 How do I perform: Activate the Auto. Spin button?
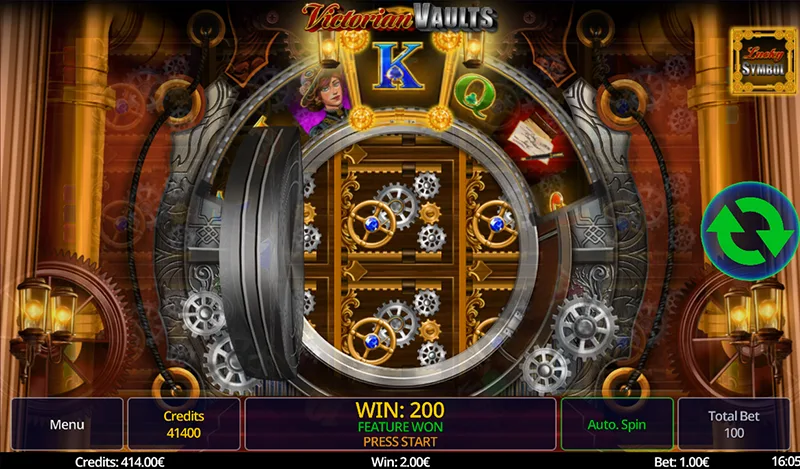coord(616,424)
